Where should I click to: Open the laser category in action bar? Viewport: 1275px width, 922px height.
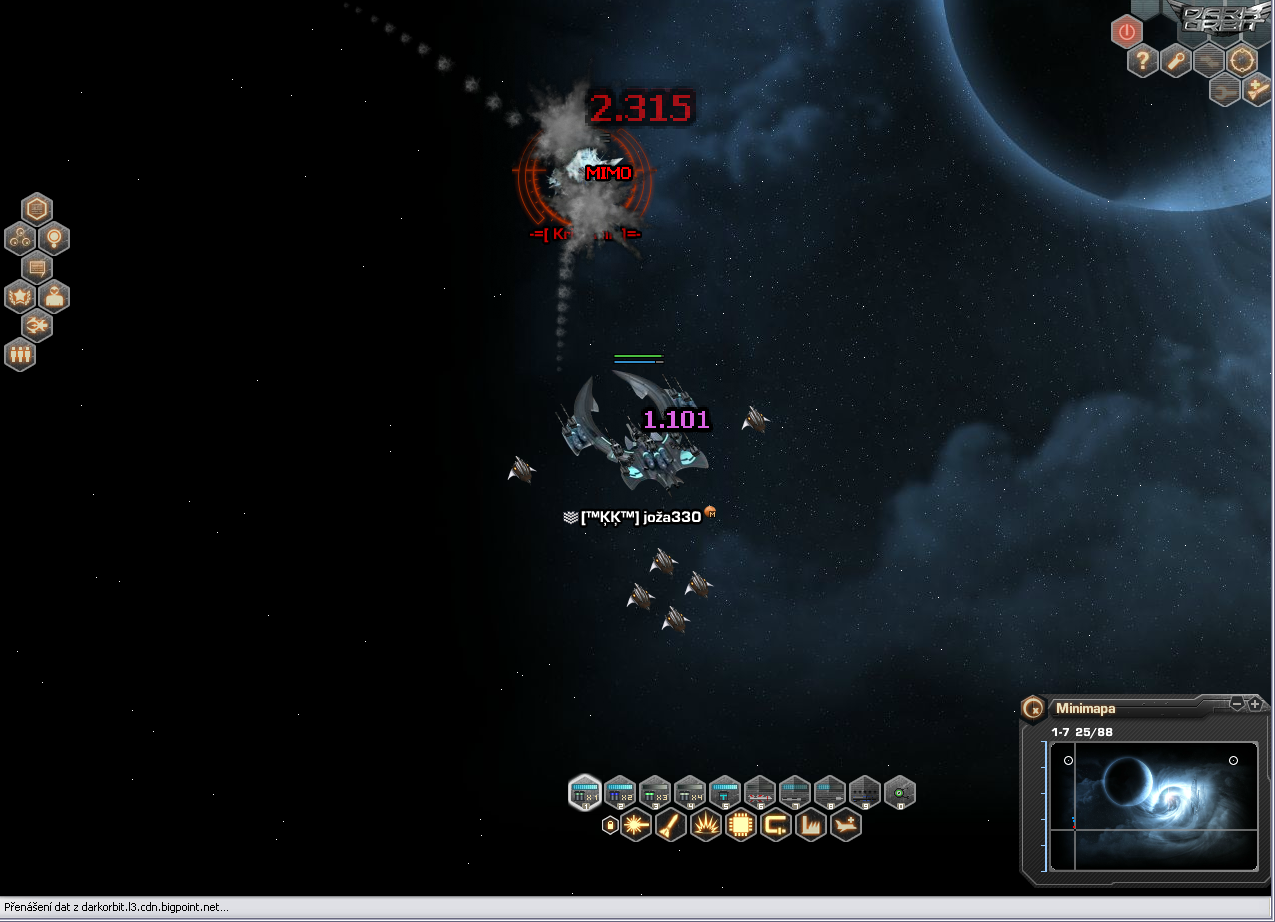tap(636, 825)
